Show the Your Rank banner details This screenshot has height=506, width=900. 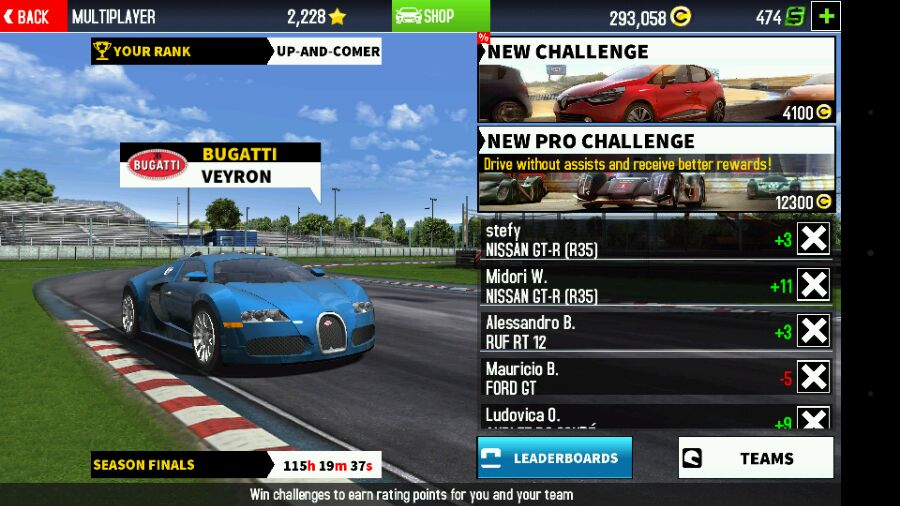click(x=236, y=51)
